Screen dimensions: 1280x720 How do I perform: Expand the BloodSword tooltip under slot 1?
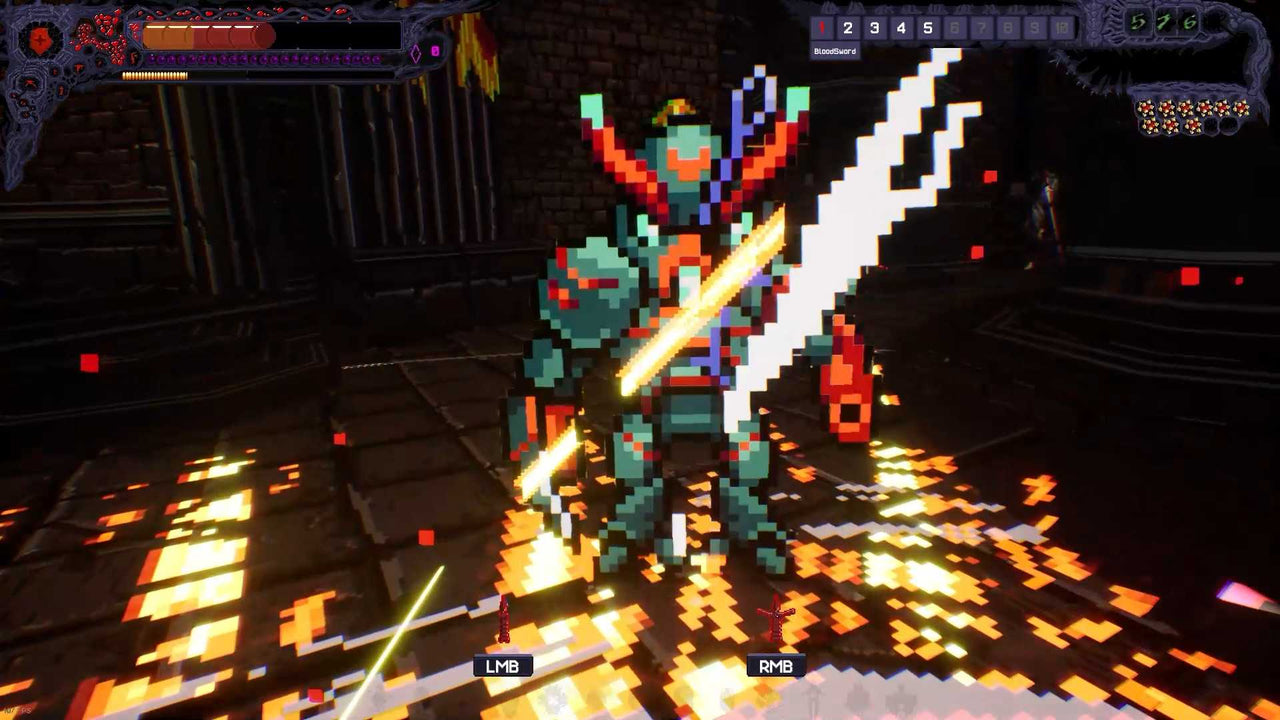(x=836, y=50)
